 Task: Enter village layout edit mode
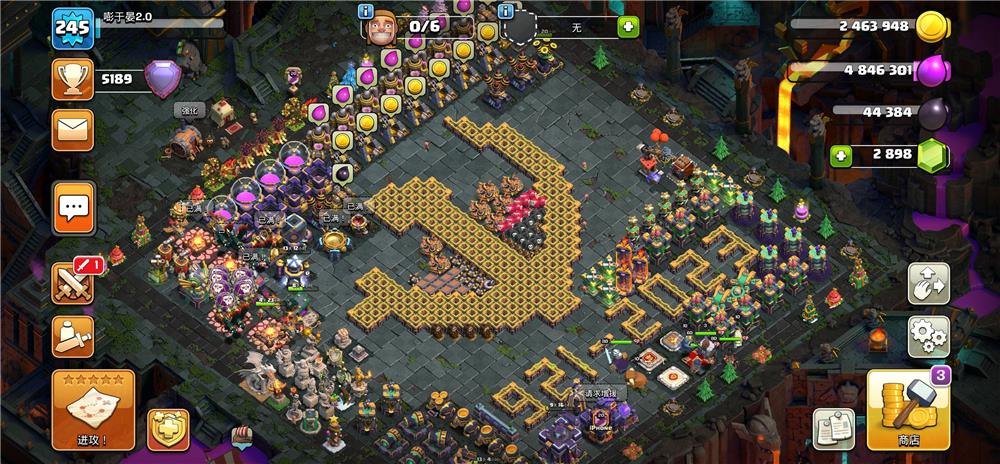928,284
